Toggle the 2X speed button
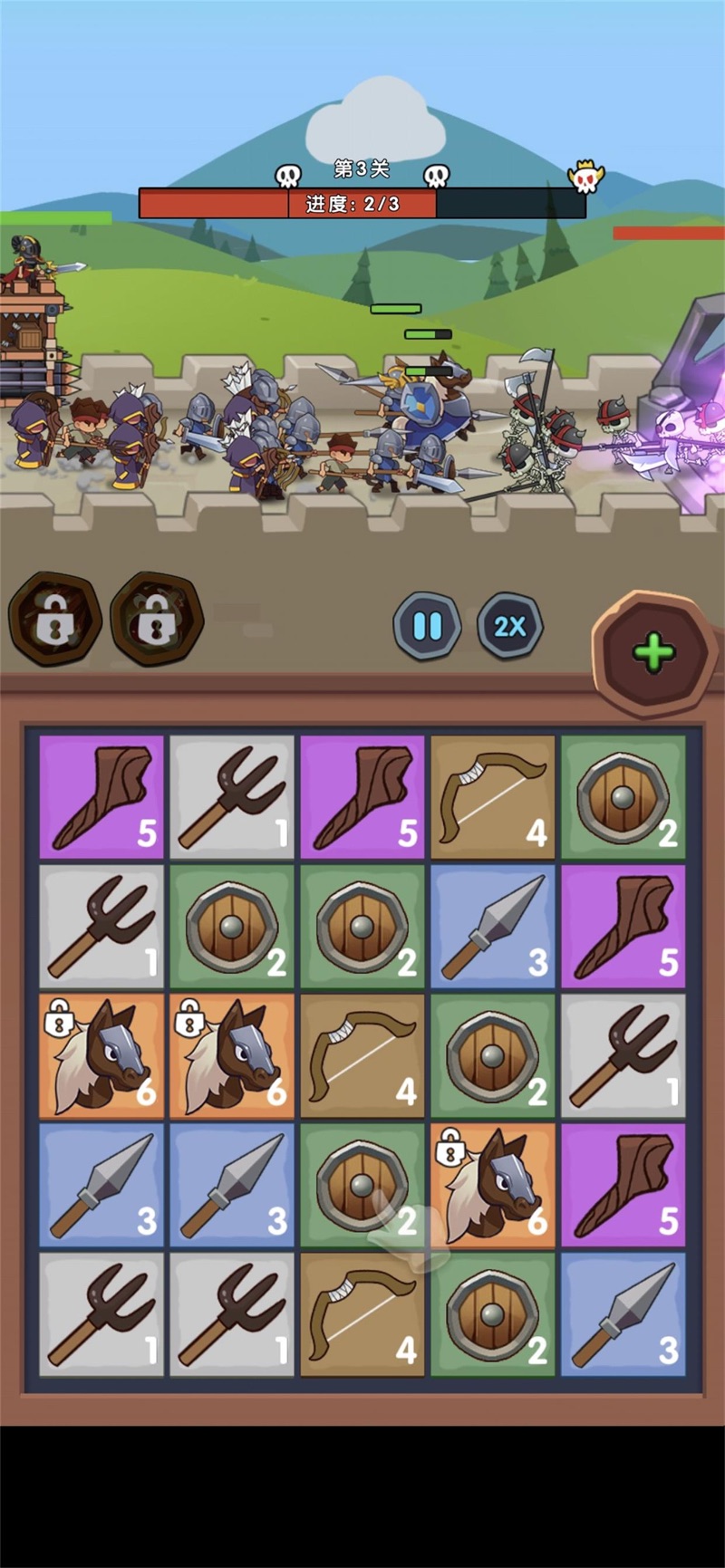Image resolution: width=725 pixels, height=1568 pixels. [509, 626]
